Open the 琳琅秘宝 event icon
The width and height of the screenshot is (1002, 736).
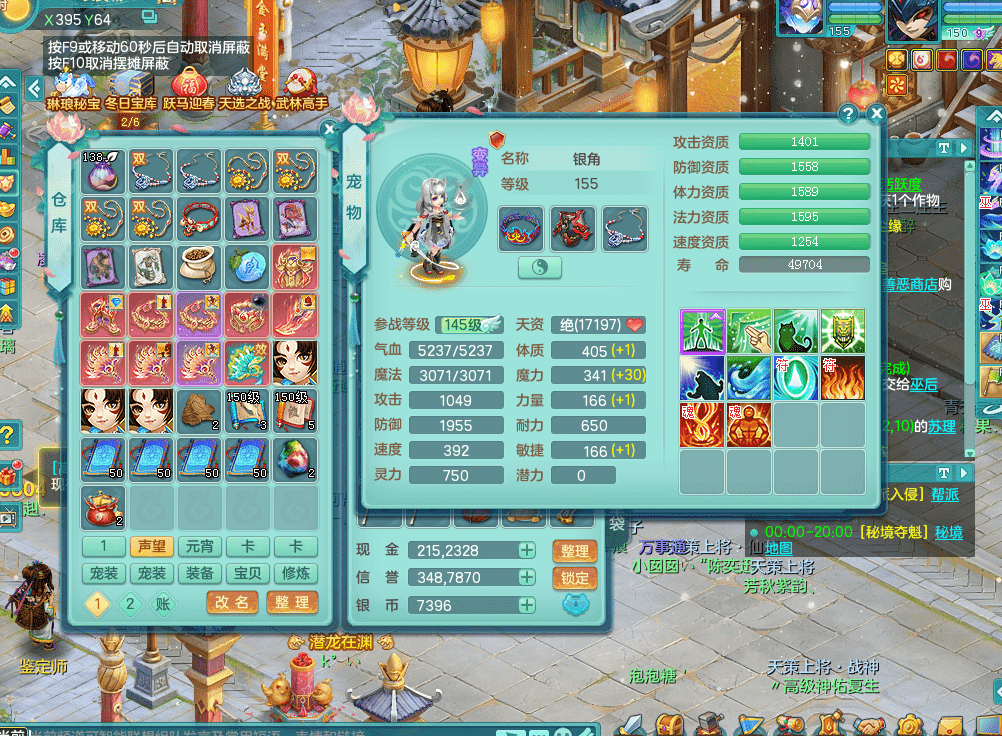74,86
